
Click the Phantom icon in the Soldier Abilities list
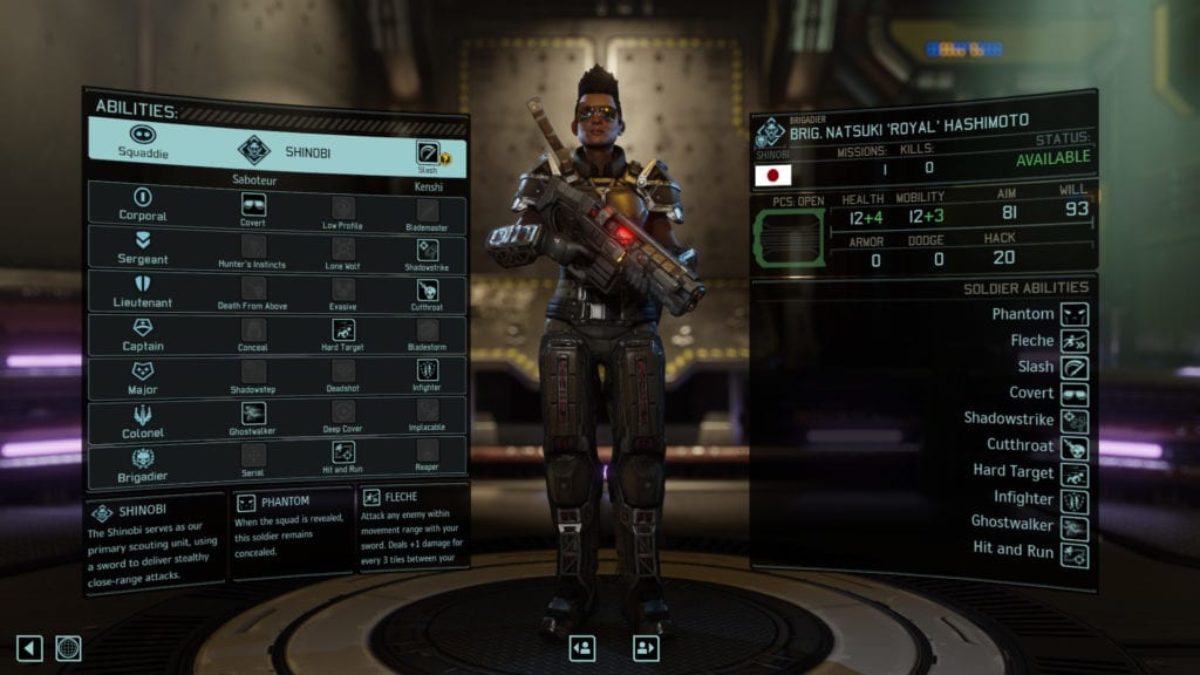click(x=1075, y=314)
